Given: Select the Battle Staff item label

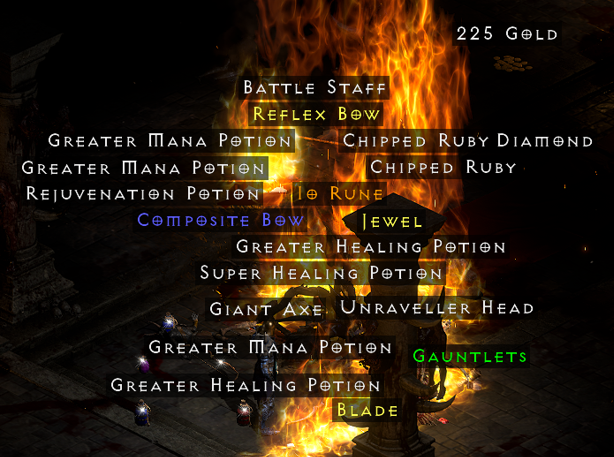Looking at the screenshot, I should [x=314, y=88].
